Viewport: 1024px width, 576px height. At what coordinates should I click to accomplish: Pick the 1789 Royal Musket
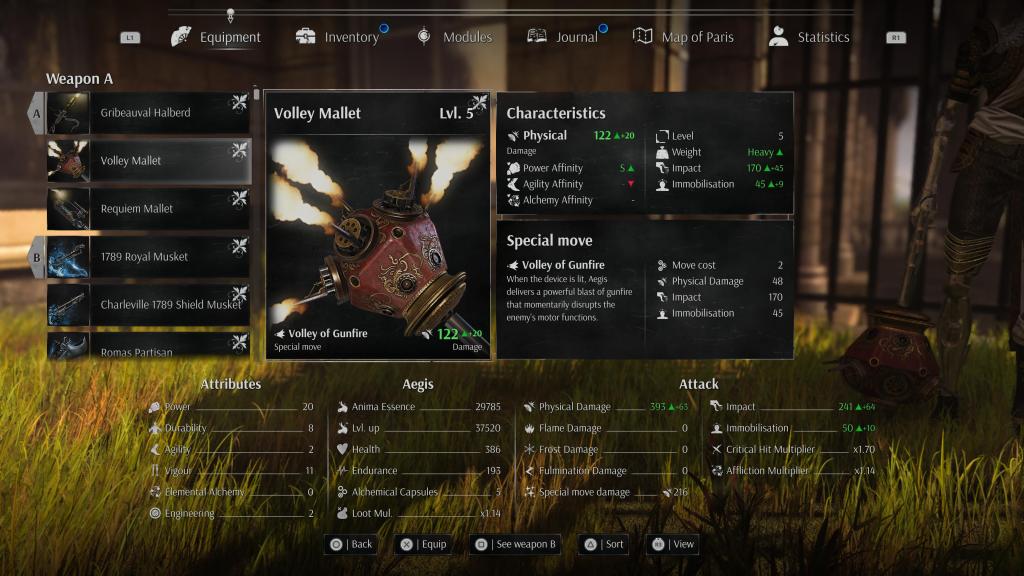click(x=148, y=257)
